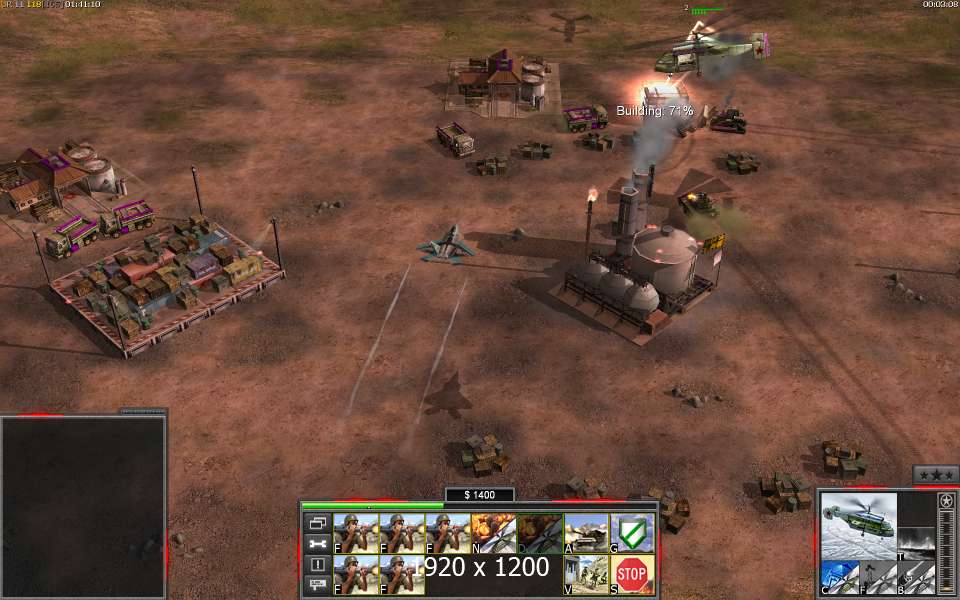Click the wrench repair button

318,544
